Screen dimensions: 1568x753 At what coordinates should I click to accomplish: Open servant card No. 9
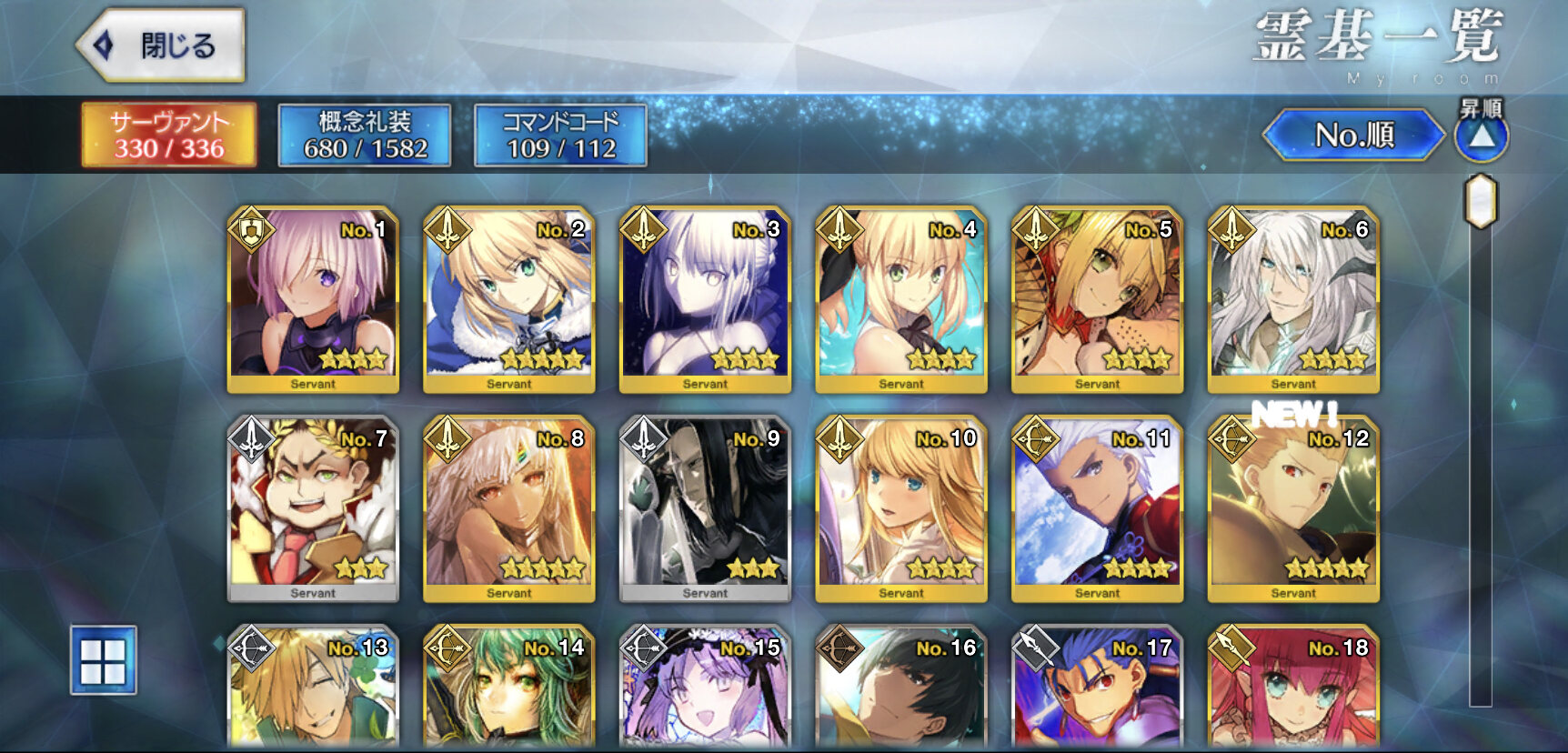coord(705,507)
